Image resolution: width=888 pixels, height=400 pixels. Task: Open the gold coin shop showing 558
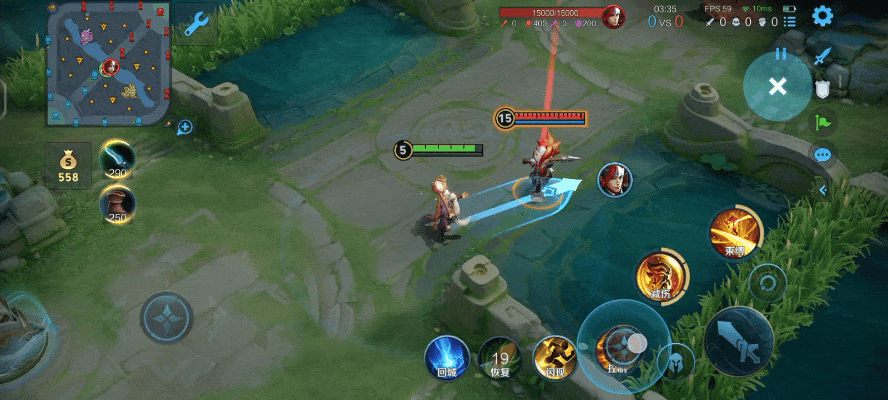(x=68, y=166)
